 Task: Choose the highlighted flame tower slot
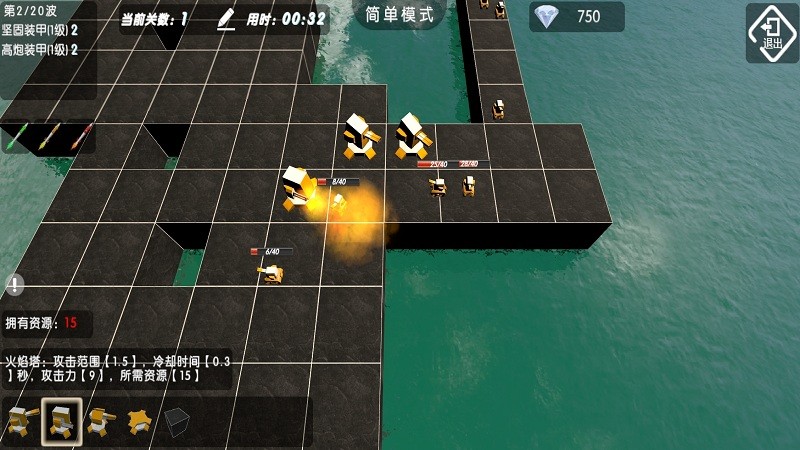[x=61, y=421]
